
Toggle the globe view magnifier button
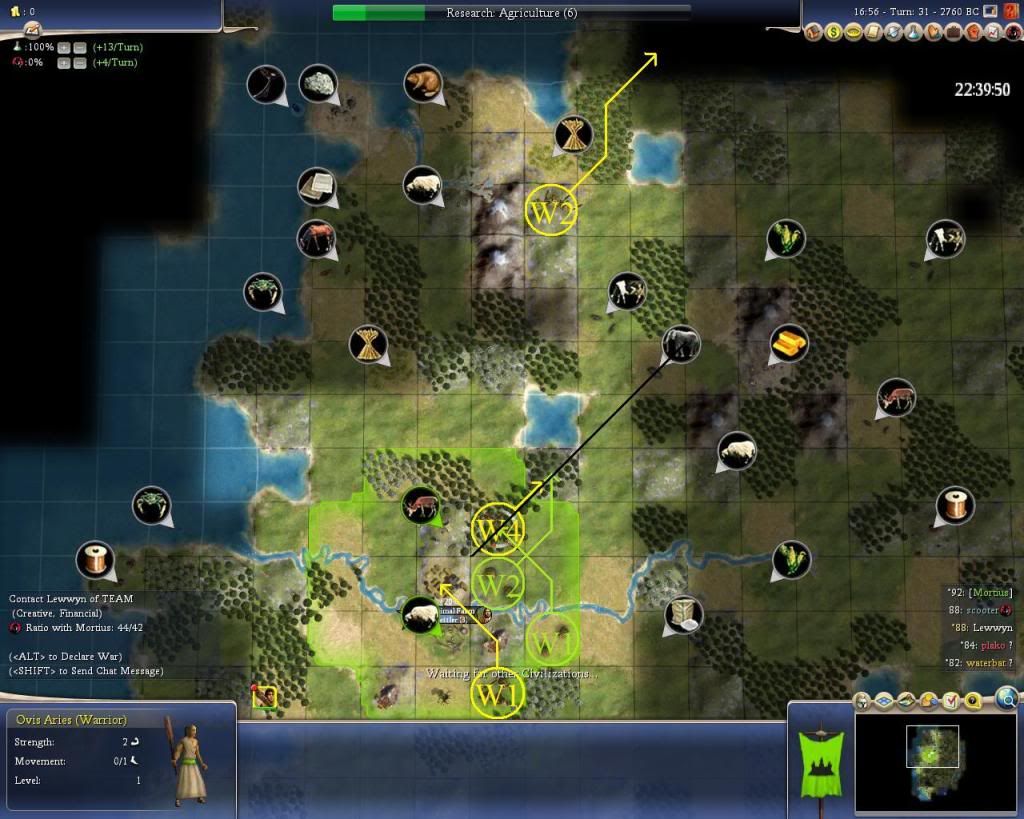point(1007,698)
